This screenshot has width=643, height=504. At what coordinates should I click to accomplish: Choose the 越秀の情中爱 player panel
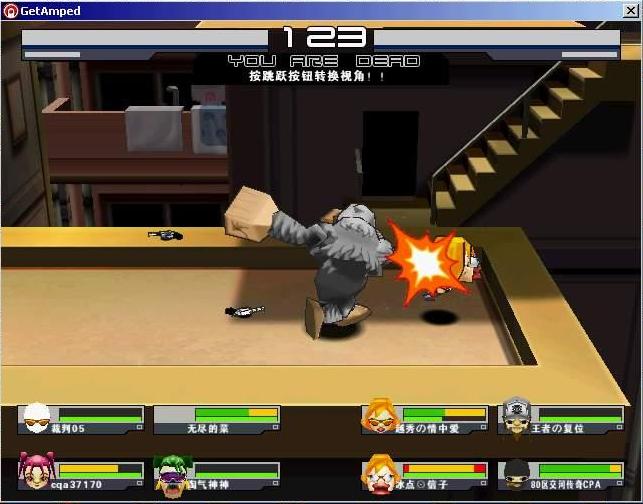(427, 419)
